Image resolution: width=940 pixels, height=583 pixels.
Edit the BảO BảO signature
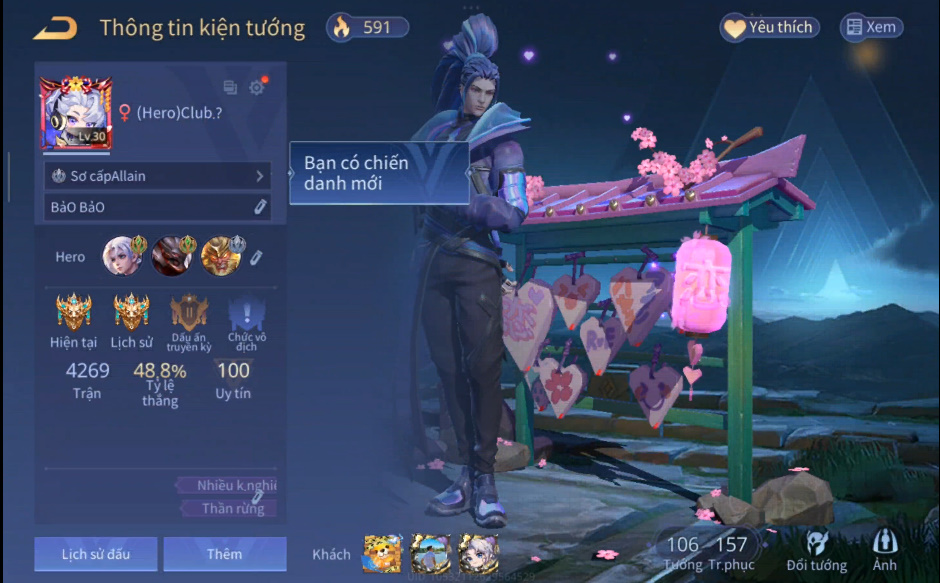(259, 207)
